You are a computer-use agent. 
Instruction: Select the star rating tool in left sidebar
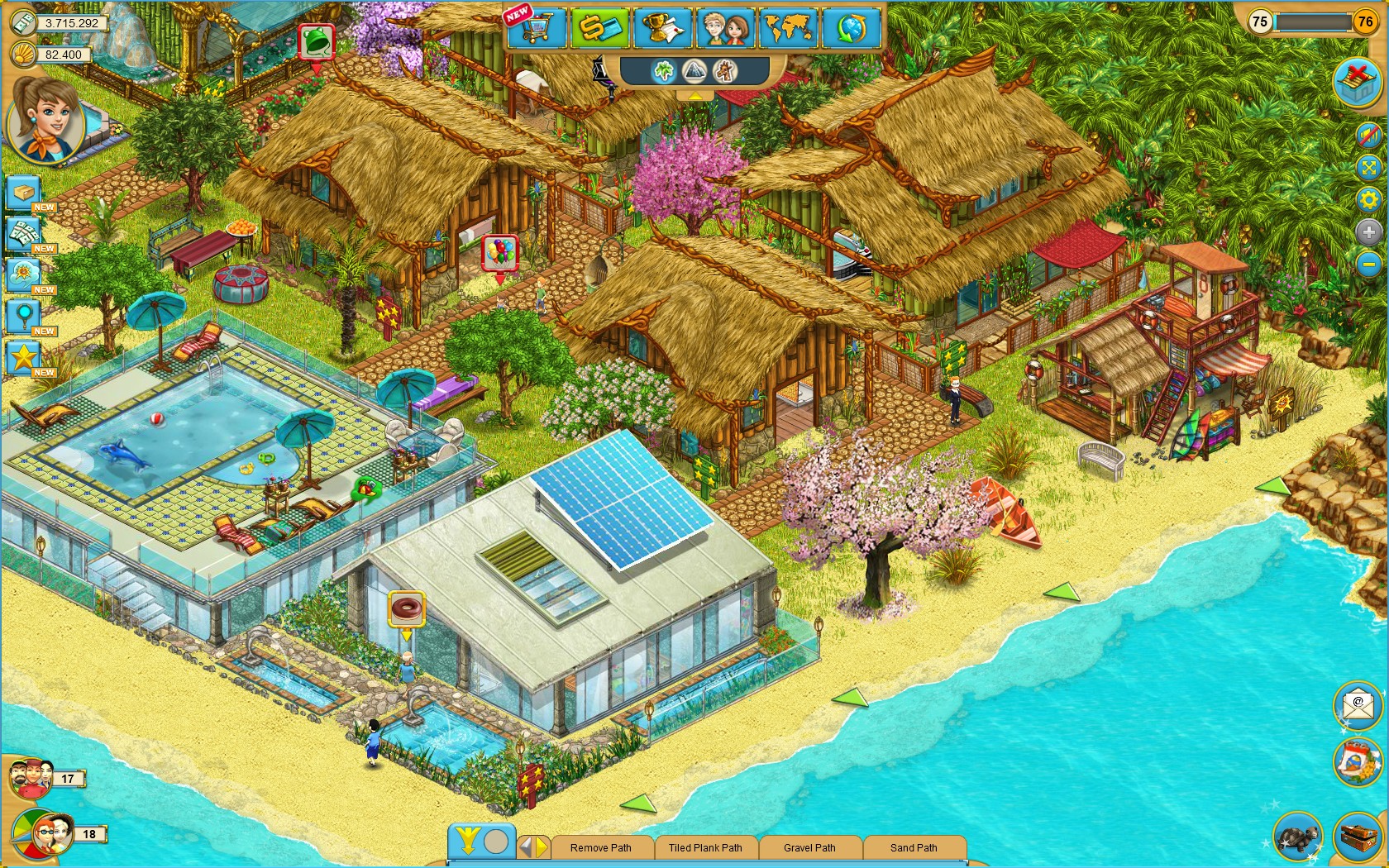coord(22,357)
